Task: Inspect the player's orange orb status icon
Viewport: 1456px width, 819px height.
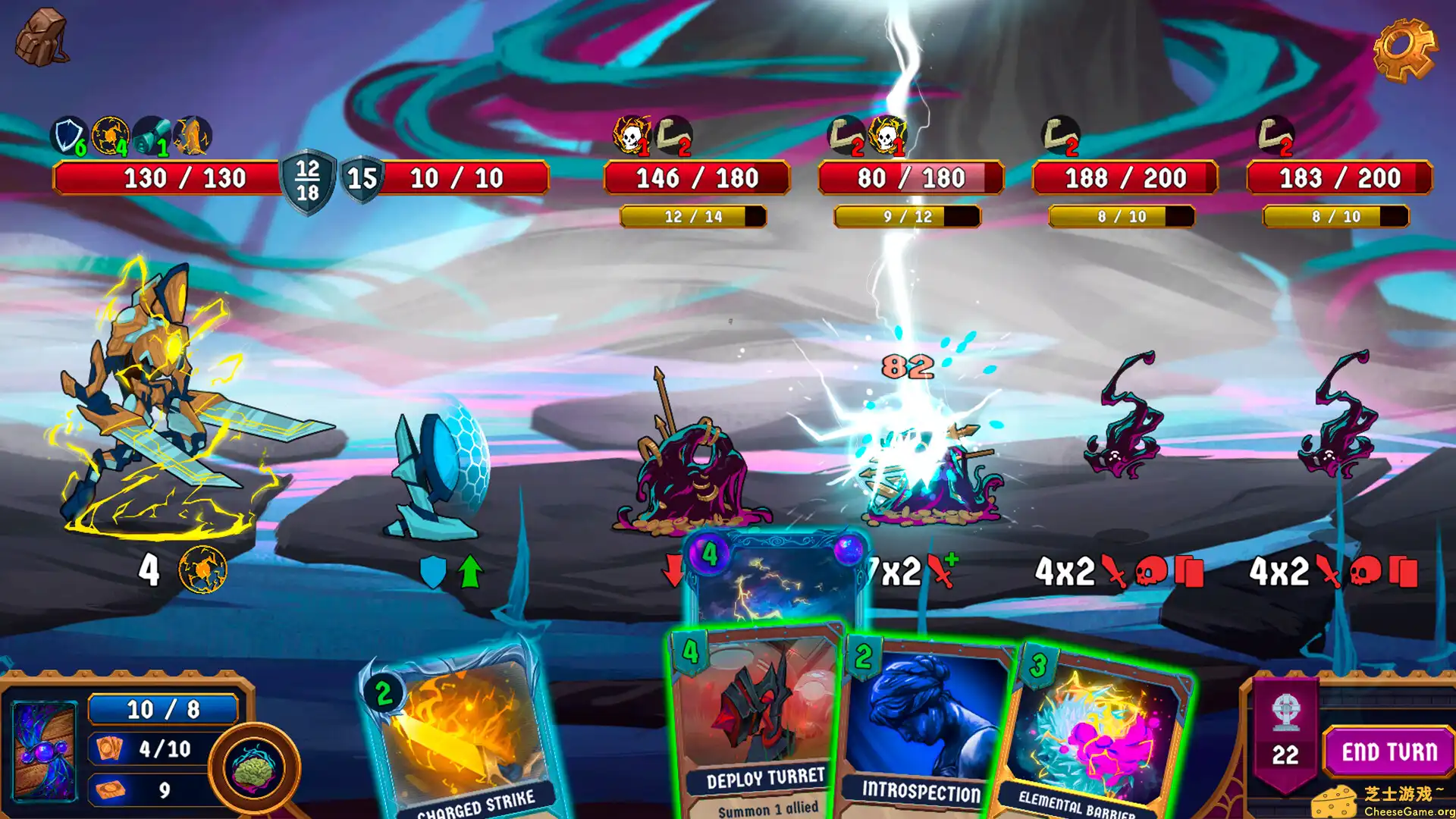Action: point(110,136)
